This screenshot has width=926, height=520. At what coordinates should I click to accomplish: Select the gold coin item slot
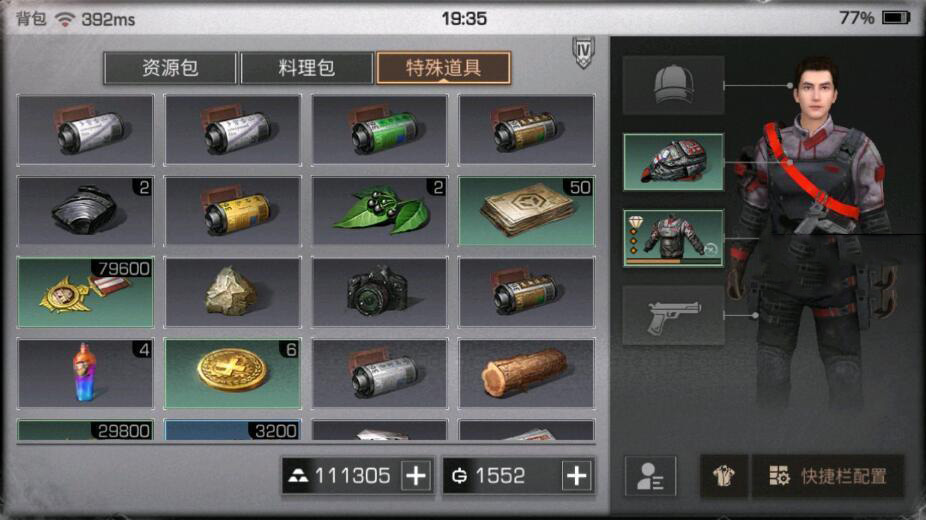(x=232, y=373)
